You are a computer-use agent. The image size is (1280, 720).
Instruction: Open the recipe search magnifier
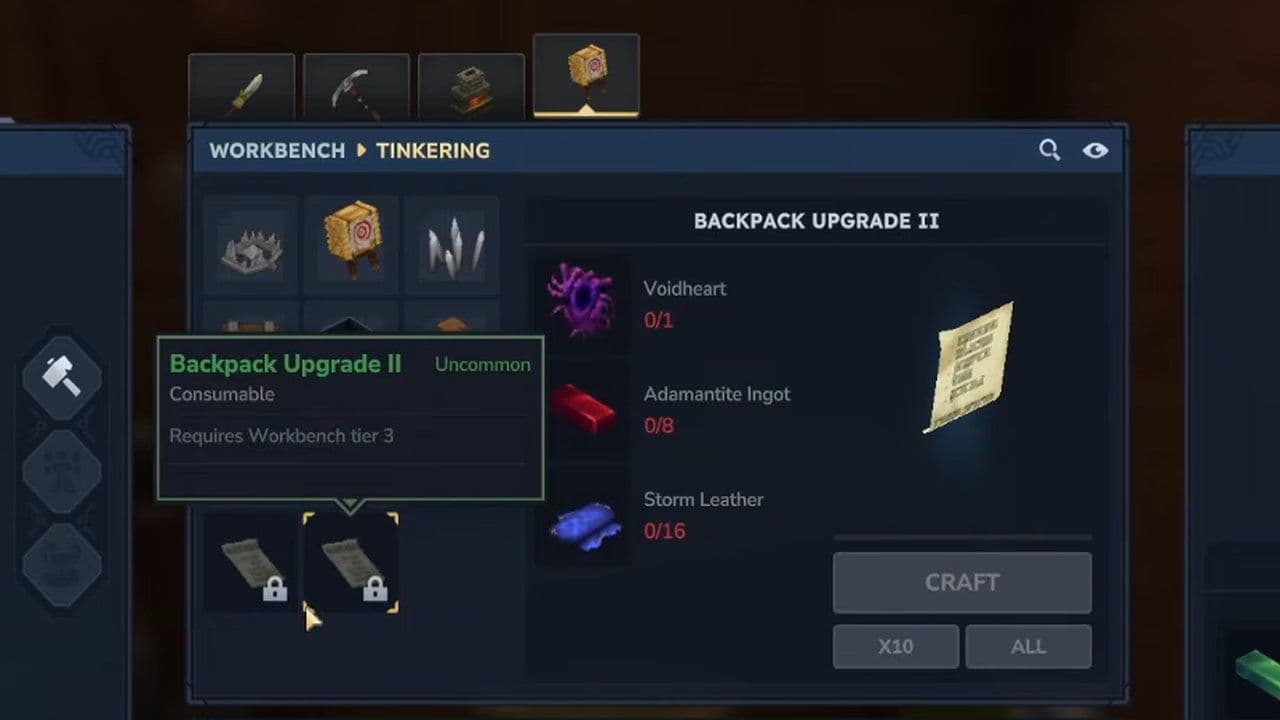coord(1049,149)
